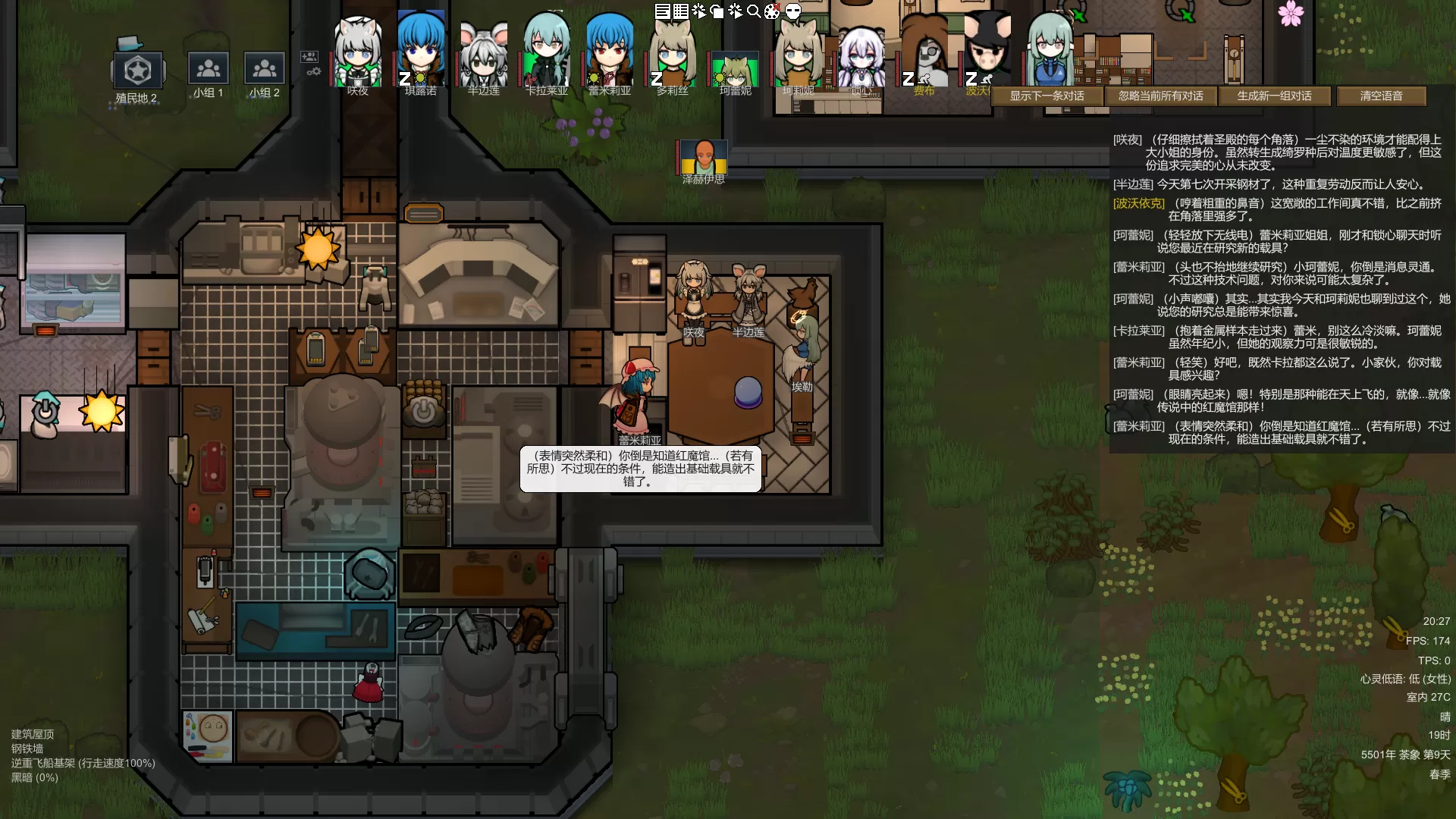The height and width of the screenshot is (819, 1456).
Task: Toggle the white mask icon in top toolbar
Action: (792, 11)
